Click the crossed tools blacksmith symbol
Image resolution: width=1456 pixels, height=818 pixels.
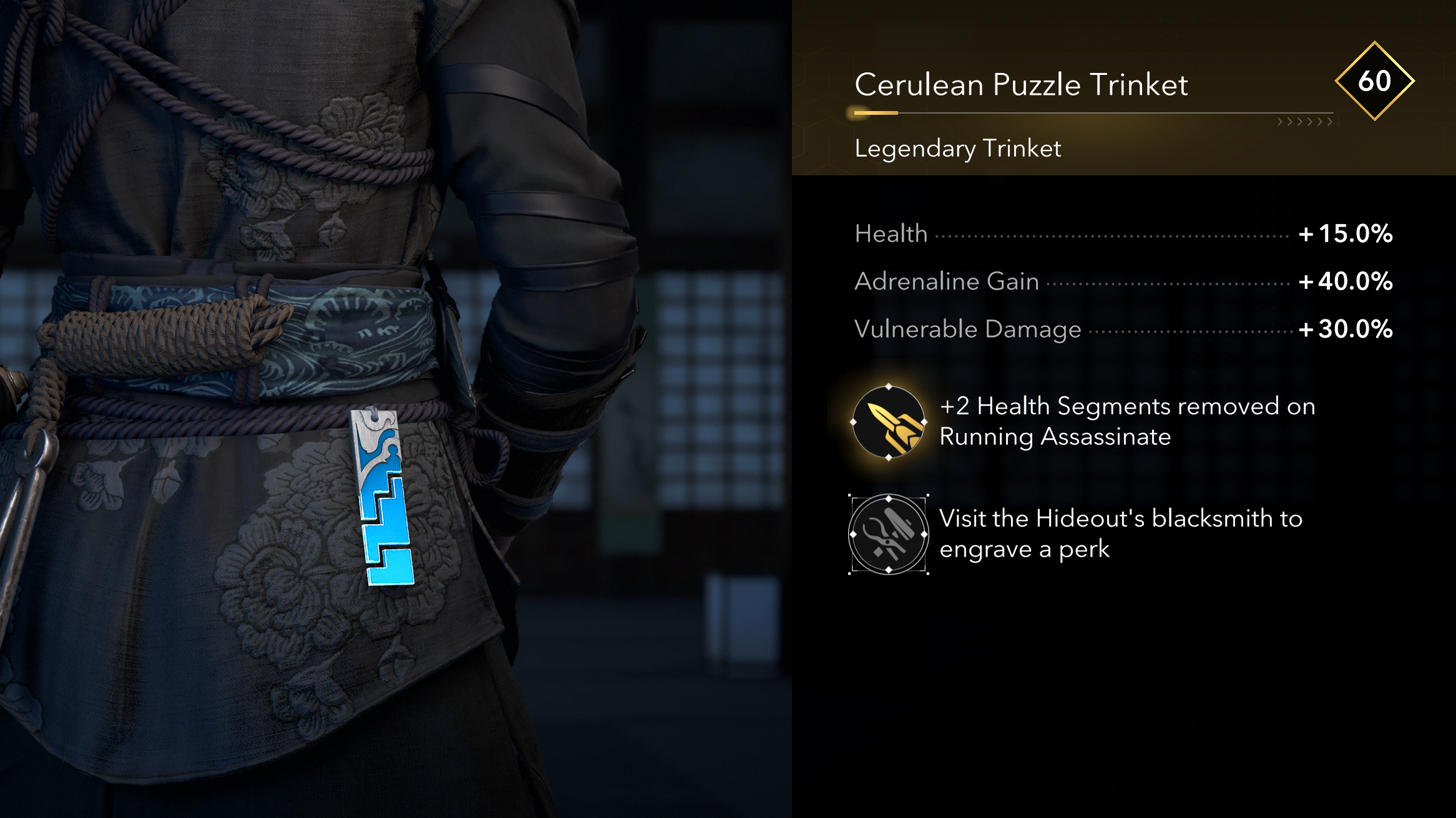(x=887, y=534)
